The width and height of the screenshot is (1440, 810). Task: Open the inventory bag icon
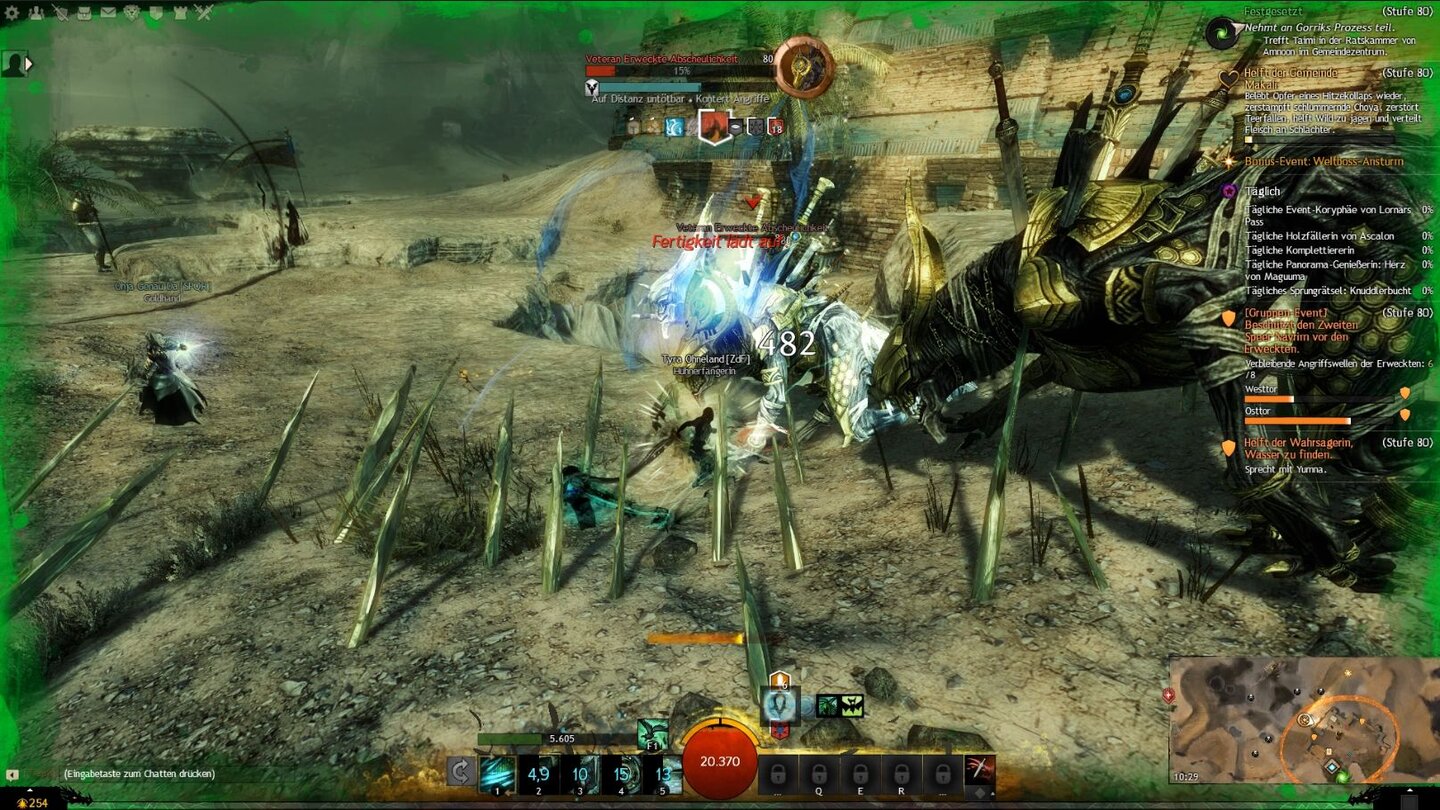coord(84,13)
